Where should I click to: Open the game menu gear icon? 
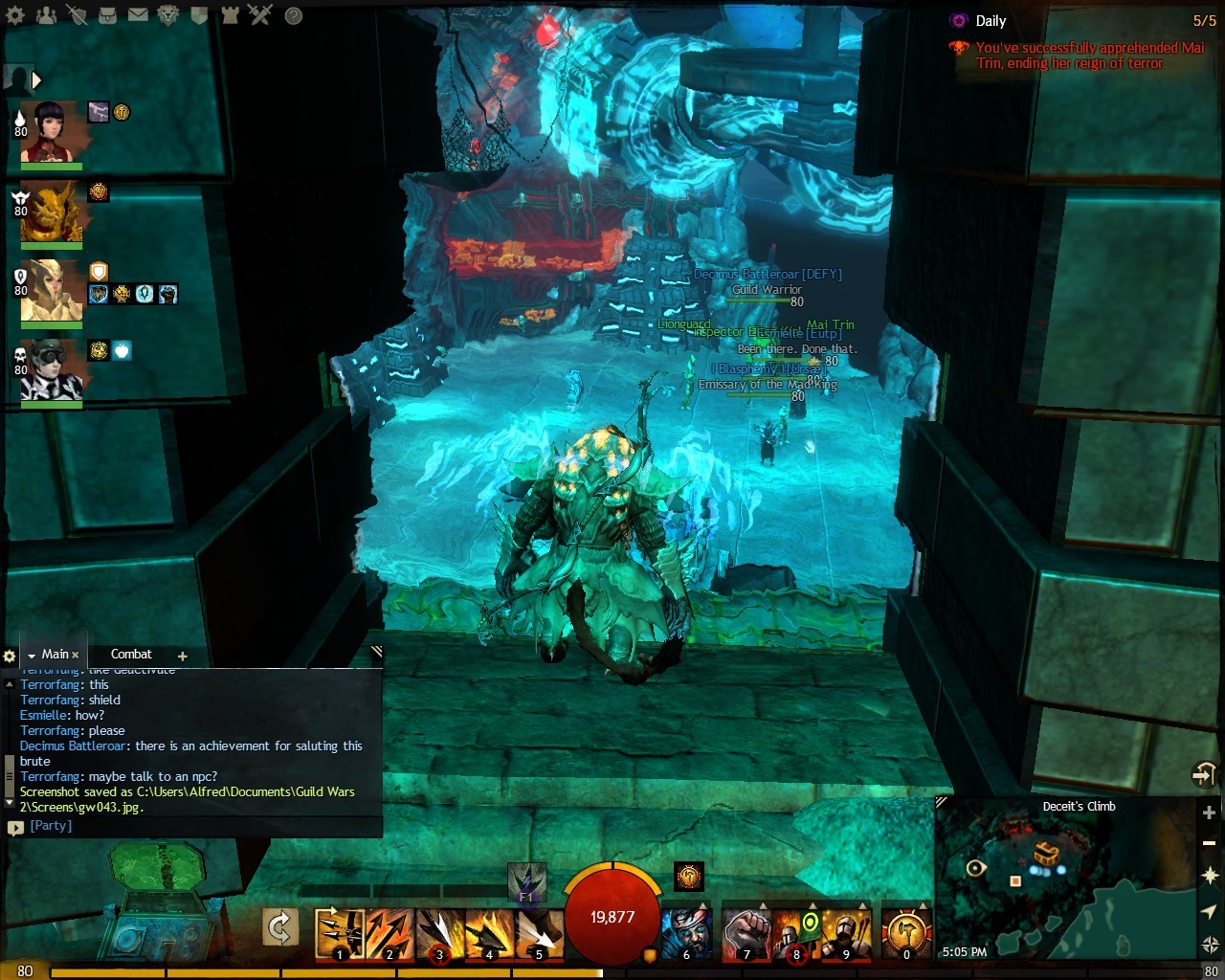[x=16, y=14]
